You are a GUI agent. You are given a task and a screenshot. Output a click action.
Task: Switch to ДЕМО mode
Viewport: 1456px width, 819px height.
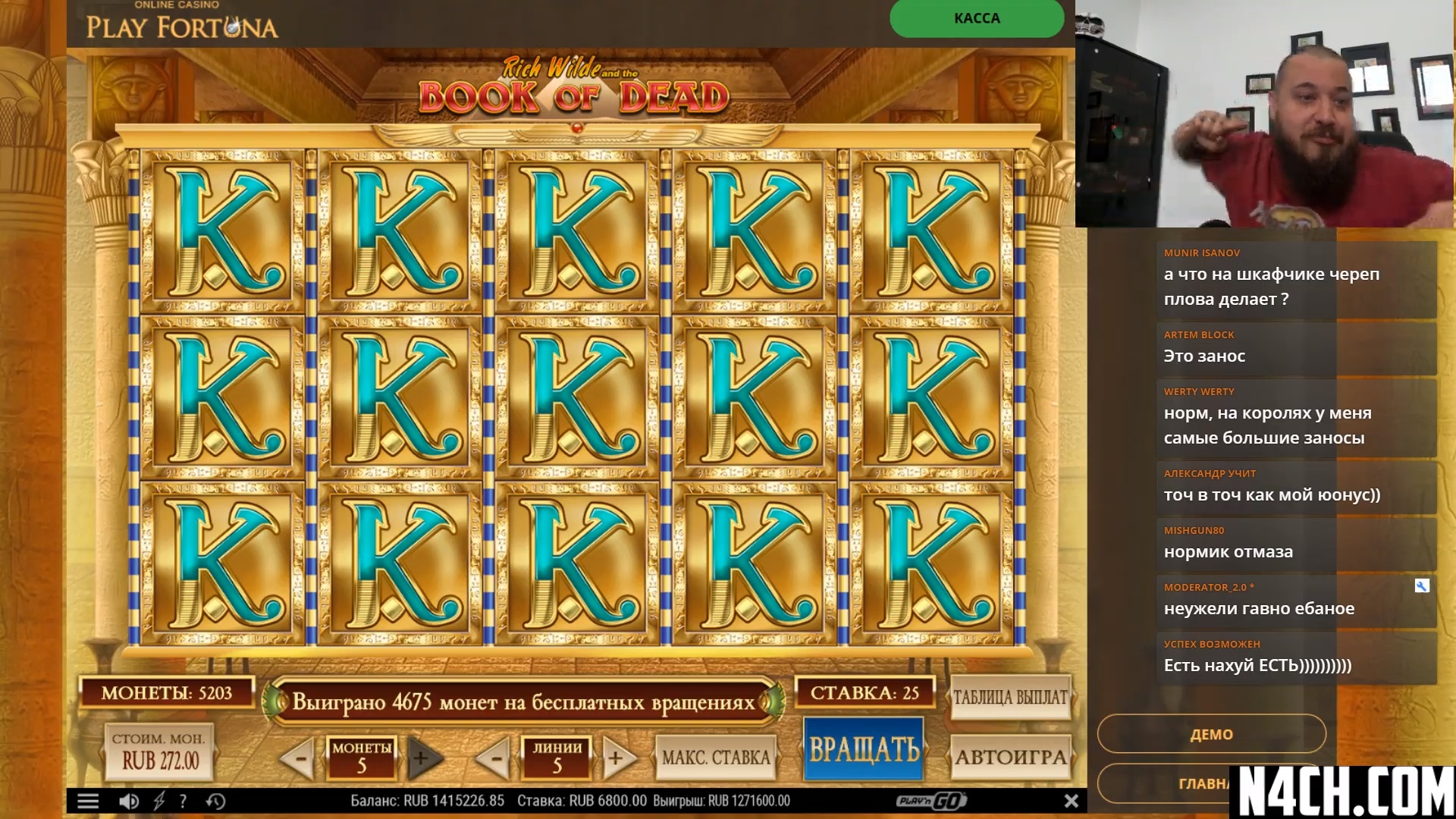tap(1211, 734)
